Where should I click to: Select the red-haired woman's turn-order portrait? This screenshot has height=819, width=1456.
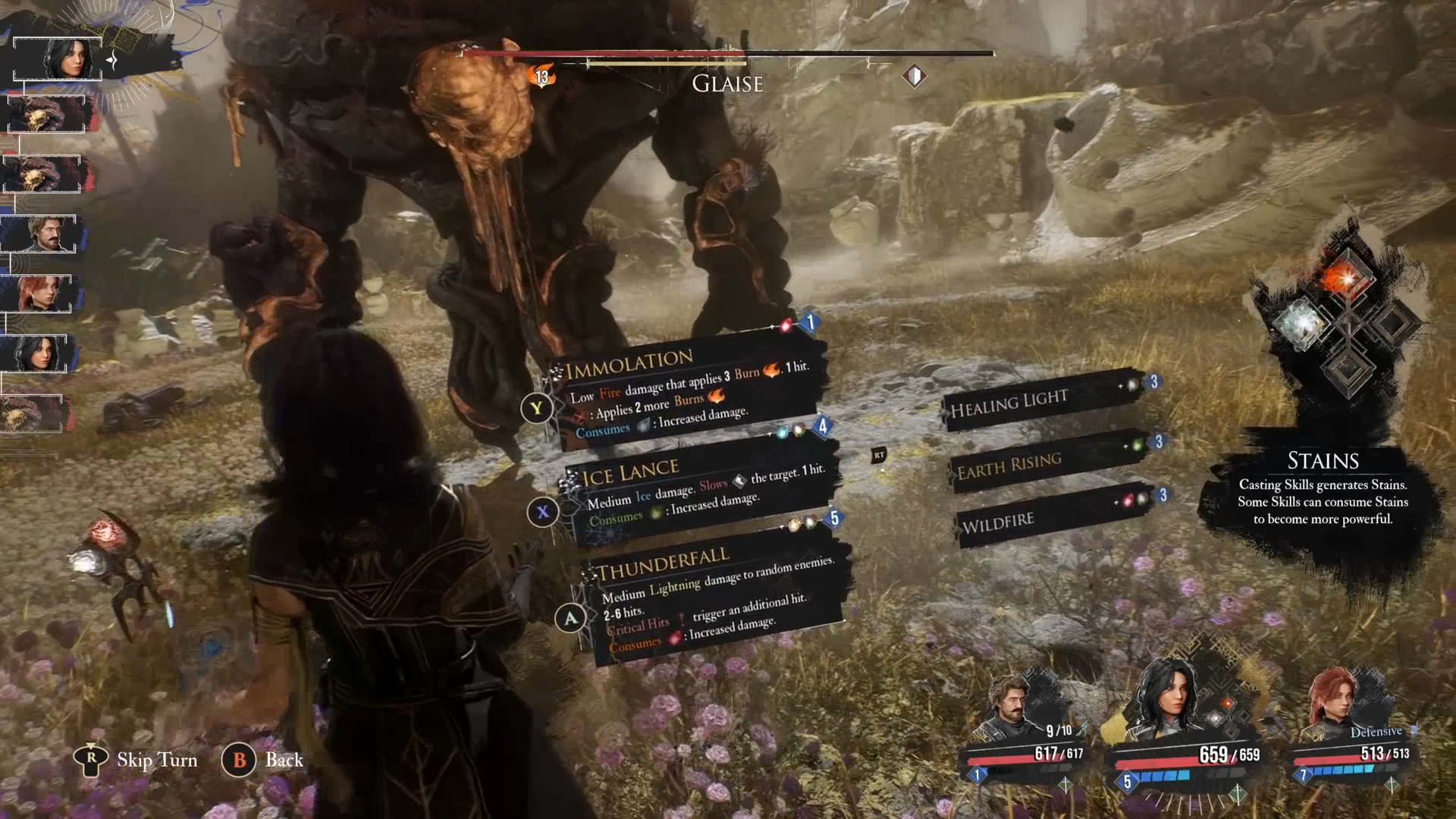tap(38, 294)
